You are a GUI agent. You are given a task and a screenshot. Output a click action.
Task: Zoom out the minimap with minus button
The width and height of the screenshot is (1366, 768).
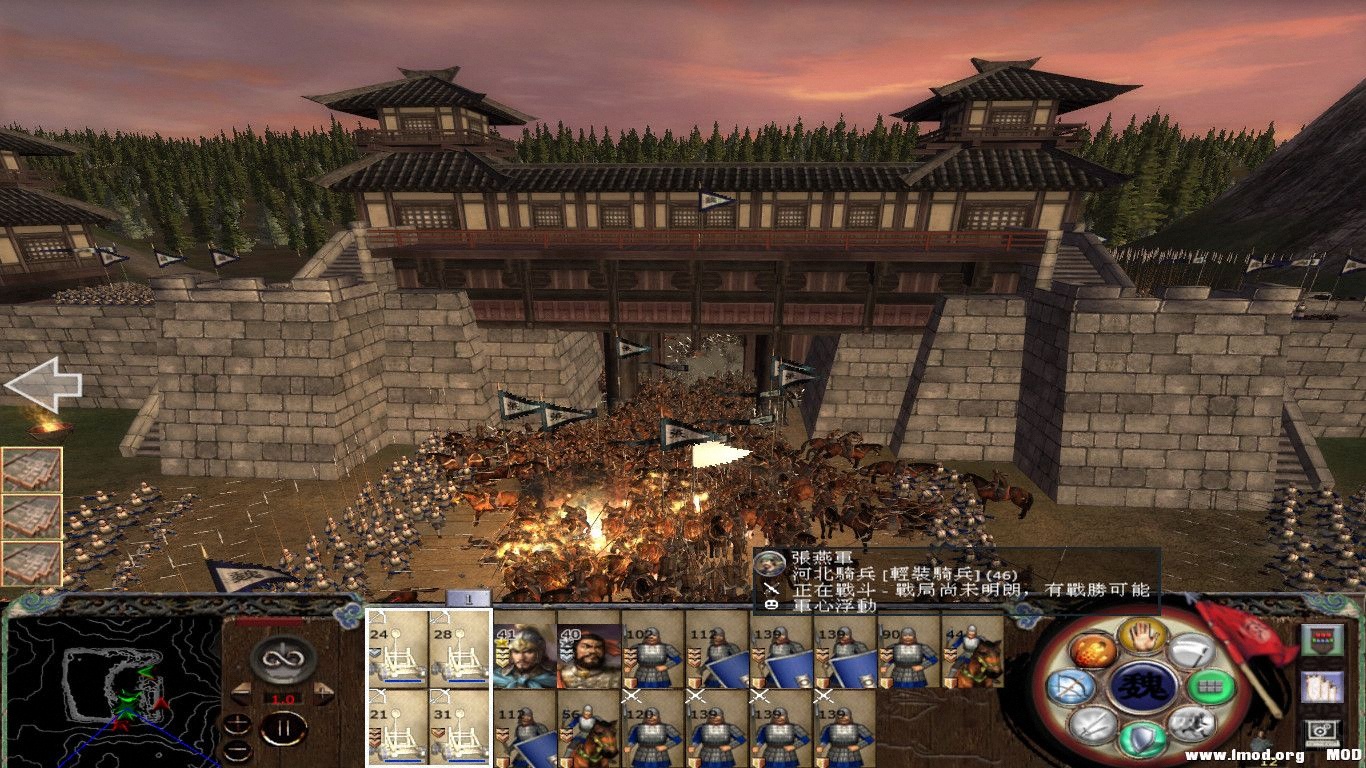pyautogui.click(x=237, y=750)
